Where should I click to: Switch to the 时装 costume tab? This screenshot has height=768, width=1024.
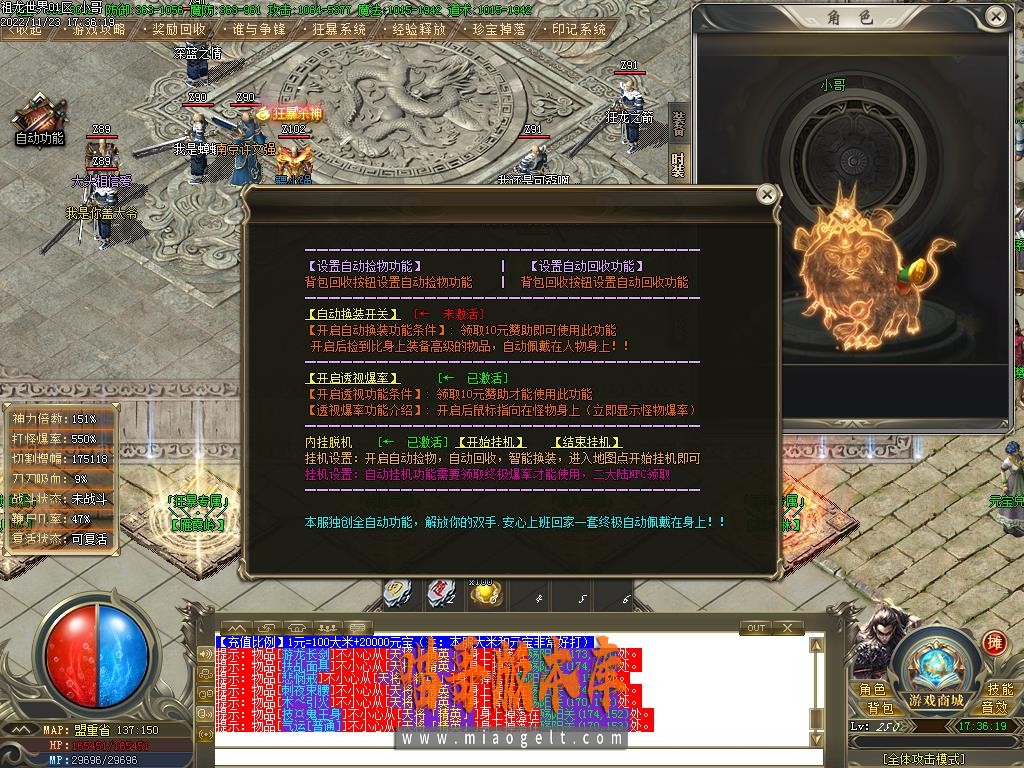(678, 163)
